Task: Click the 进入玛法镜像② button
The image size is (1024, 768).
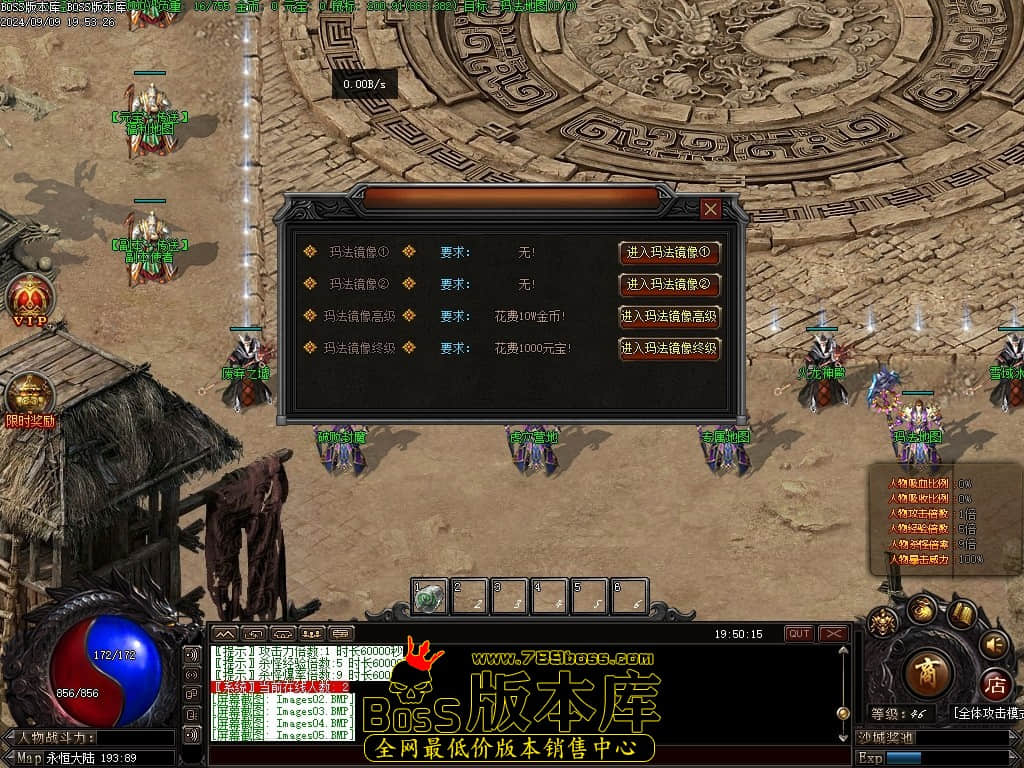Action: [x=669, y=285]
